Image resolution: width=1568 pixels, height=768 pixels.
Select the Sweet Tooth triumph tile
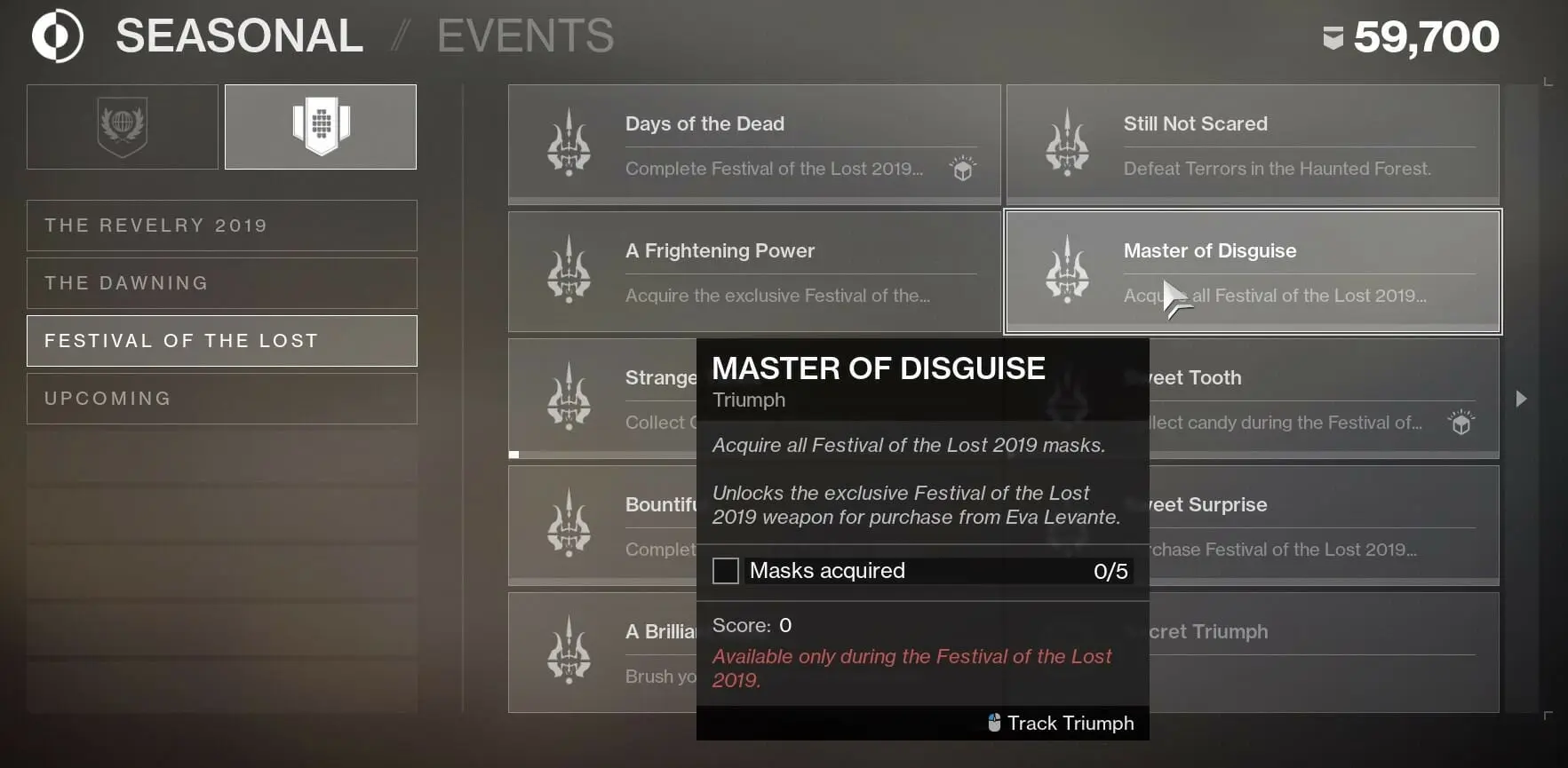pyautogui.click(x=1324, y=398)
